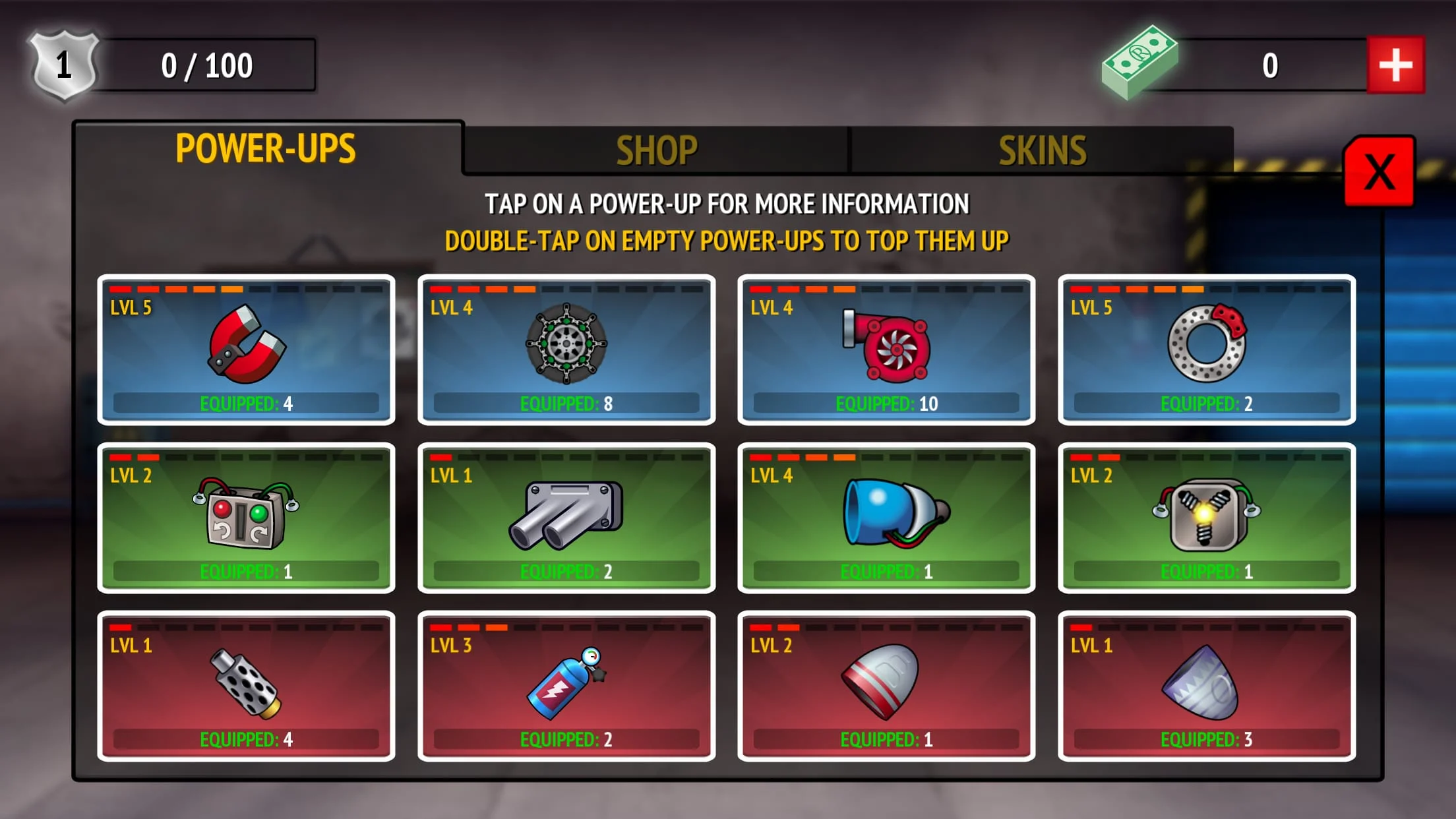Tap the 0/100 progress display
Screen dimensions: 1456x819
pyautogui.click(x=204, y=65)
